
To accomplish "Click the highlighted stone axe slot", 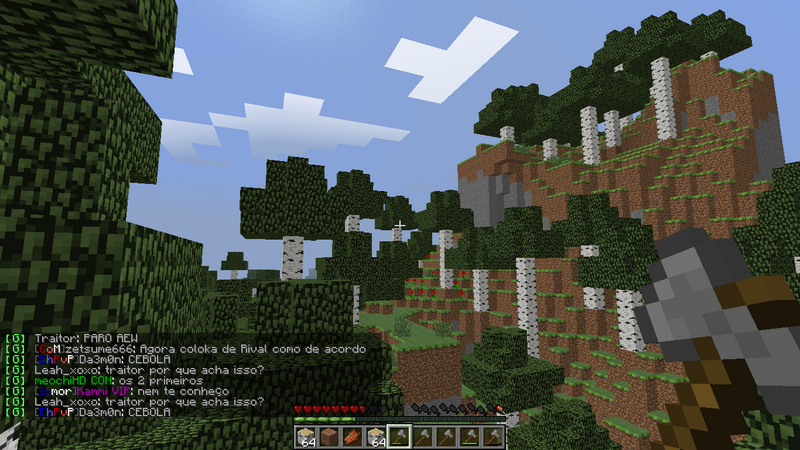I will click(x=399, y=437).
